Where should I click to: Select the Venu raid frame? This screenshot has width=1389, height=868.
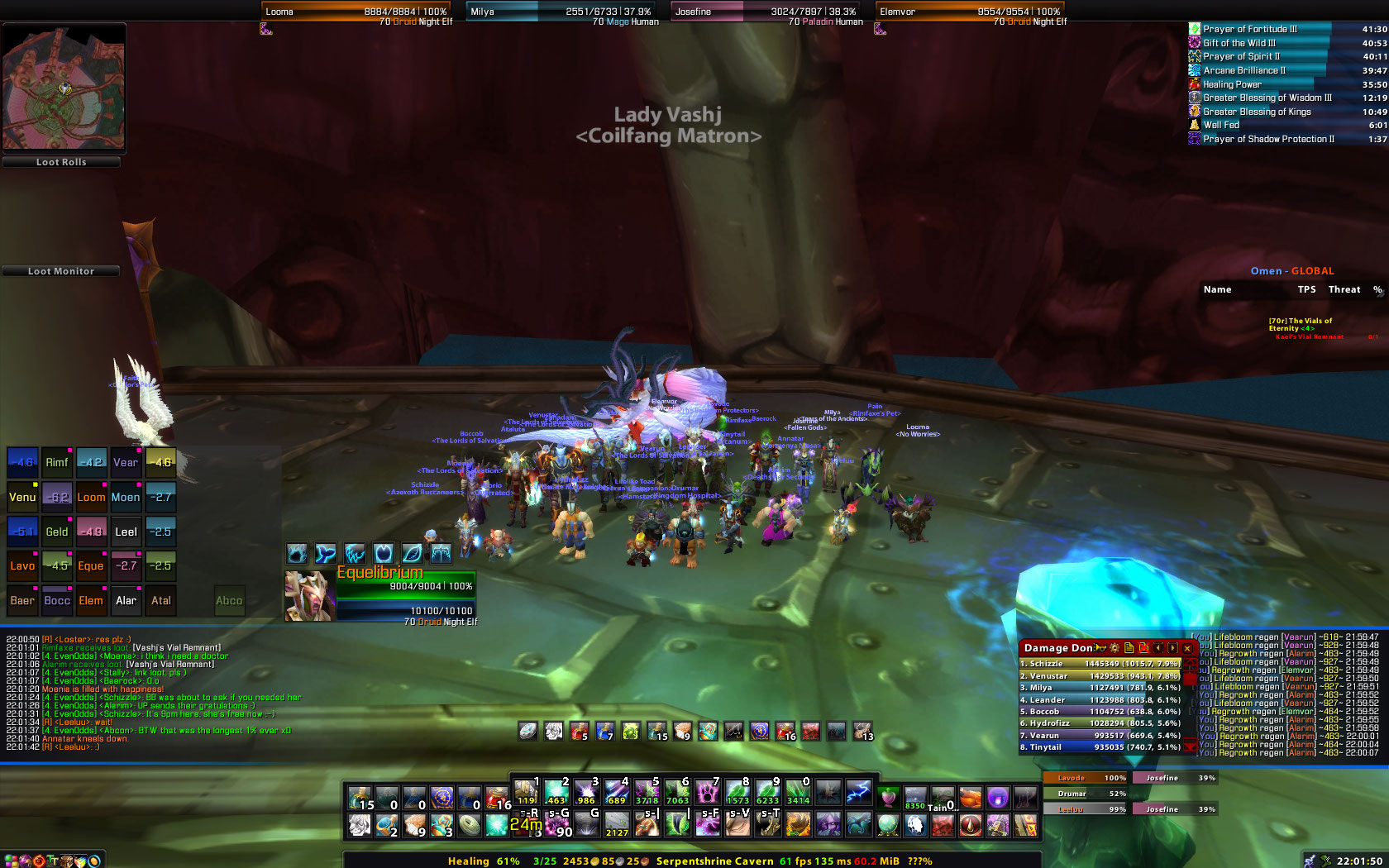click(x=22, y=497)
